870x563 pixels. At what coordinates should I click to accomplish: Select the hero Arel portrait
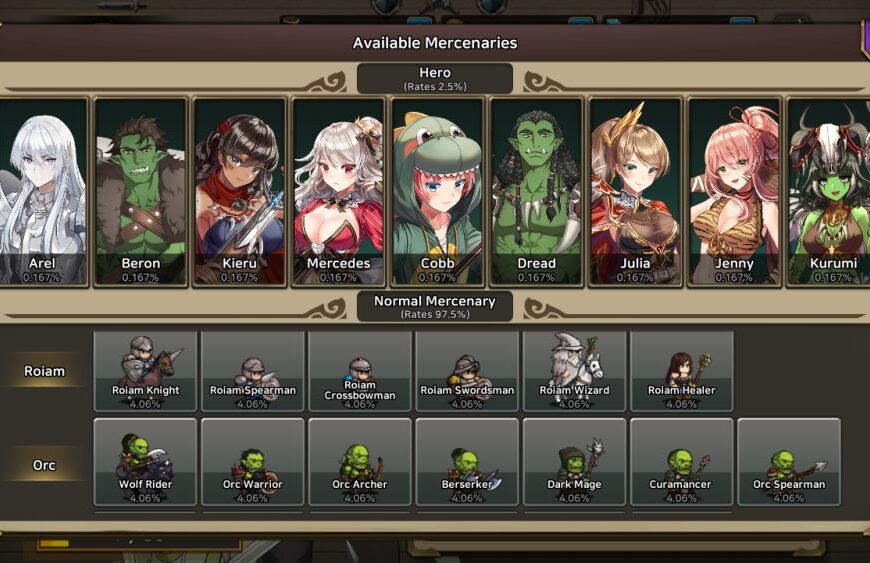[x=42, y=191]
